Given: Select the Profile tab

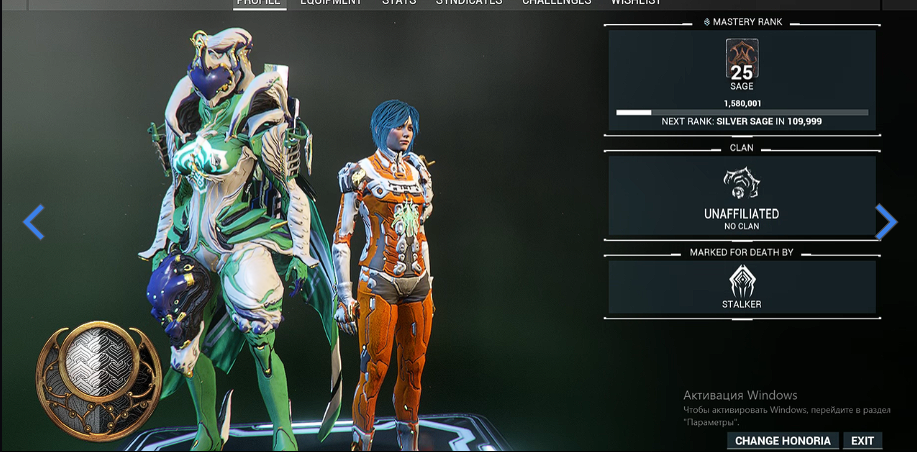Looking at the screenshot, I should (x=260, y=3).
